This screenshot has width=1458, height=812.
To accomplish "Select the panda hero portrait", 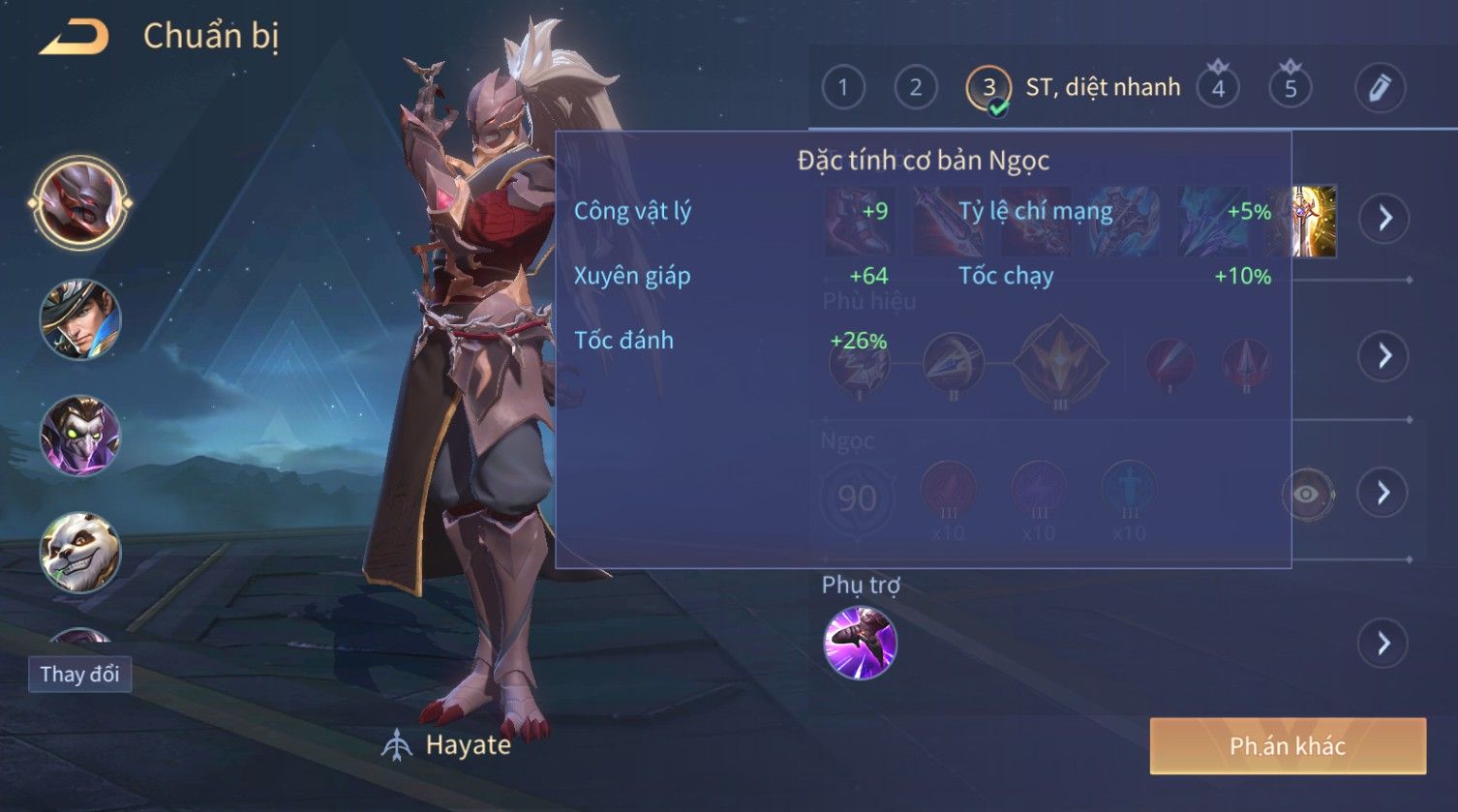I will pos(80,552).
